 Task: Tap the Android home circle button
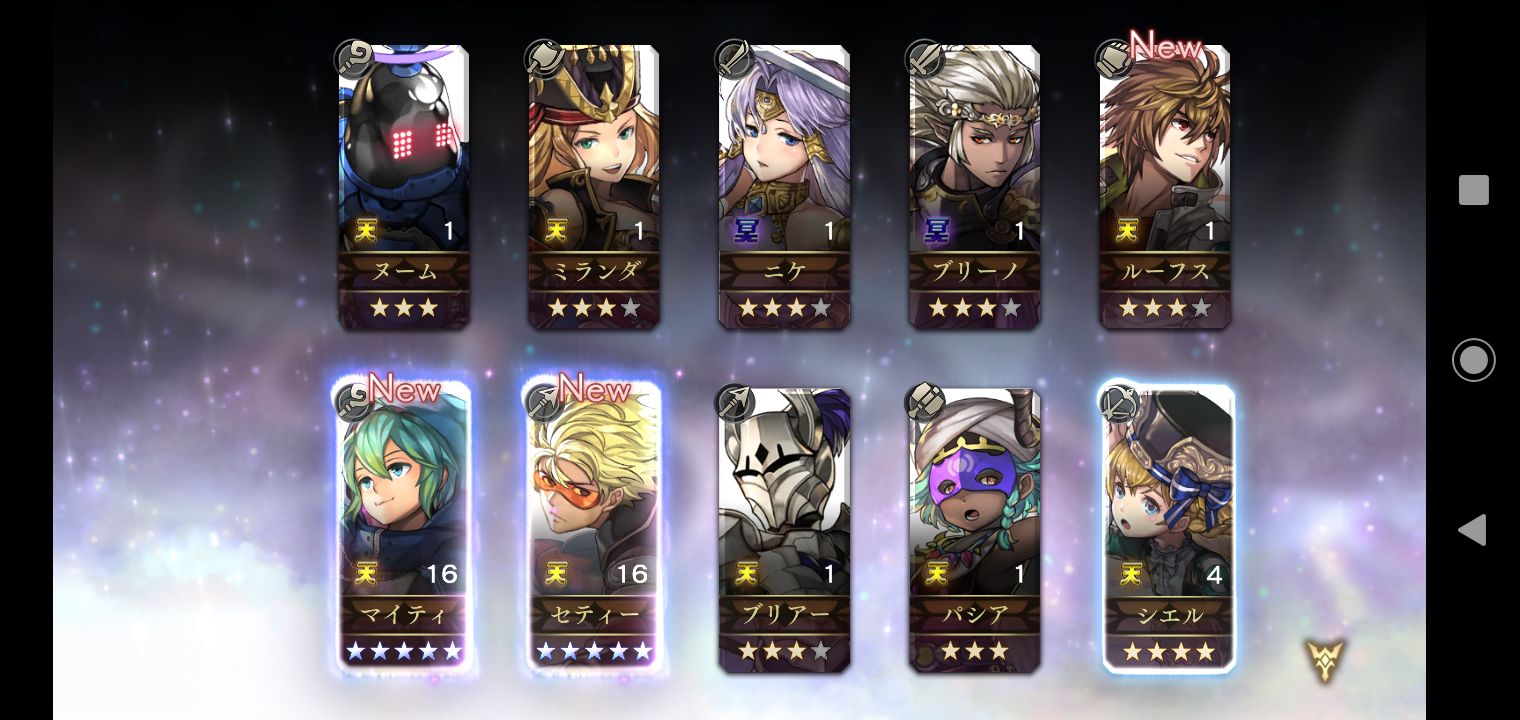pos(1473,360)
